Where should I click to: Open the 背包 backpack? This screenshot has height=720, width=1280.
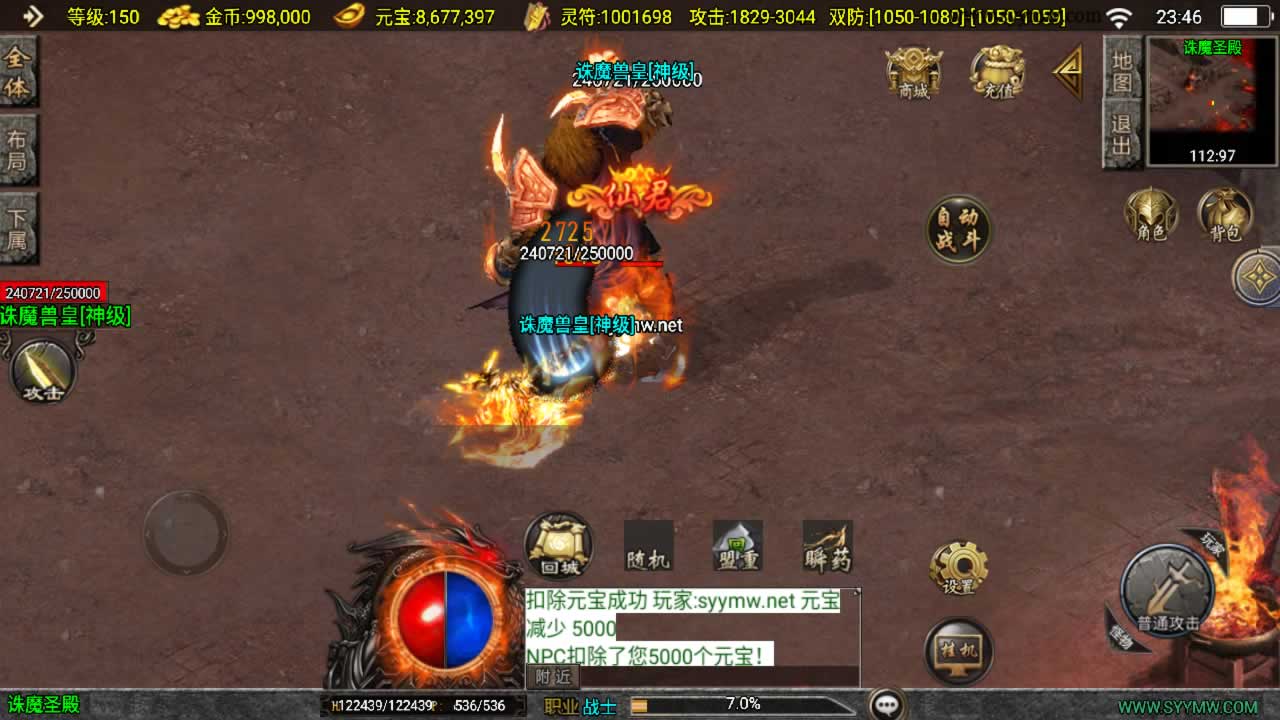(x=1225, y=215)
